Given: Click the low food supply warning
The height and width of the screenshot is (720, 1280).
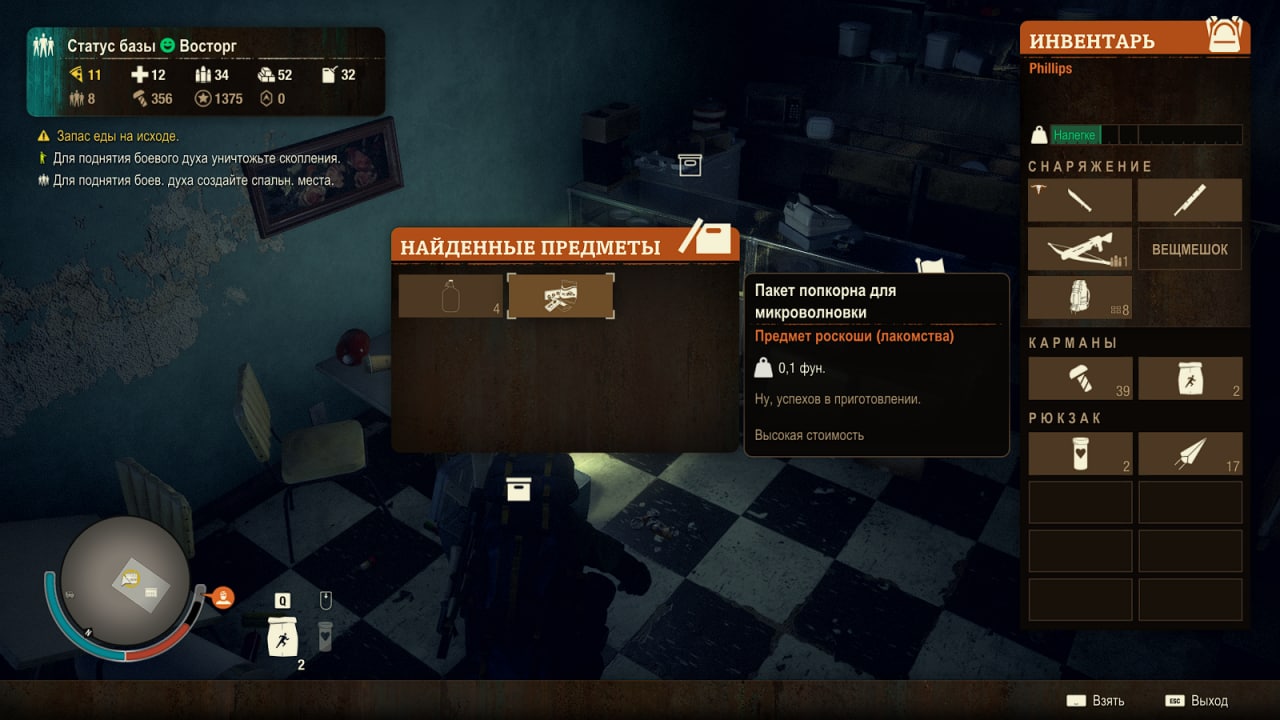Looking at the screenshot, I should (118, 136).
